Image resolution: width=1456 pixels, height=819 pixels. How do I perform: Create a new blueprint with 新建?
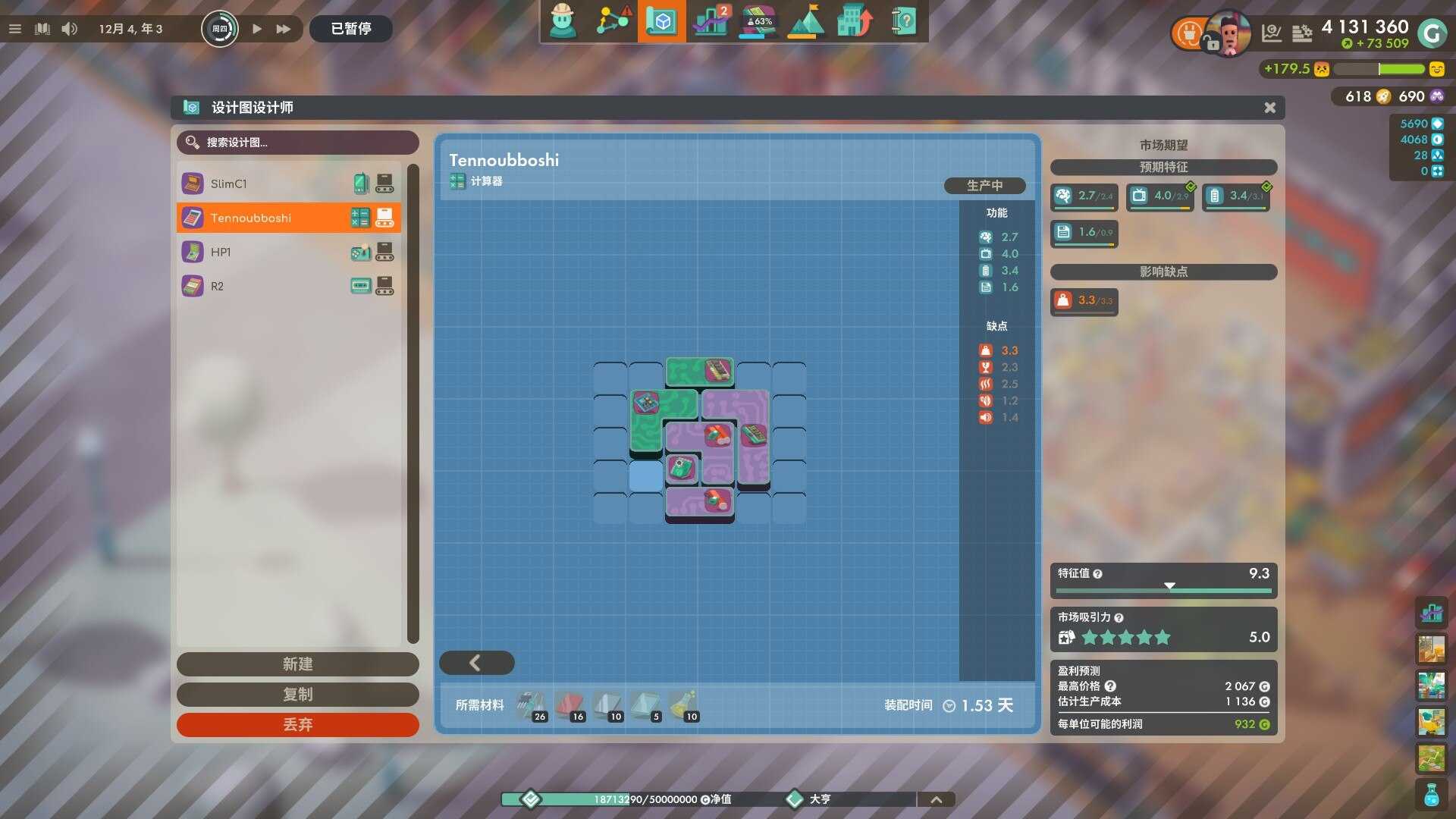[x=297, y=664]
